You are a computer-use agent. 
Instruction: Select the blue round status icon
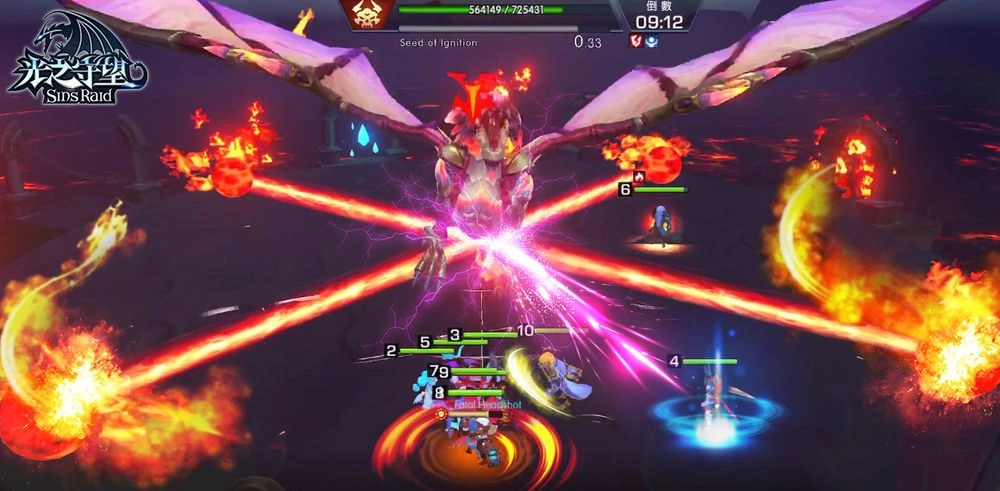click(x=650, y=41)
